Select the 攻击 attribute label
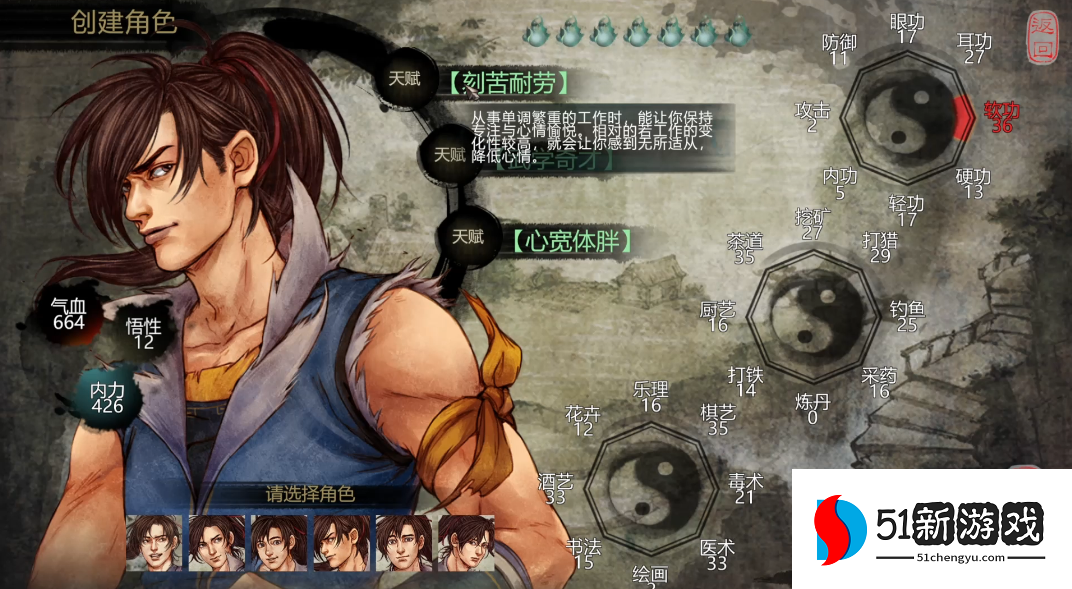The height and width of the screenshot is (589, 1072). [x=812, y=117]
